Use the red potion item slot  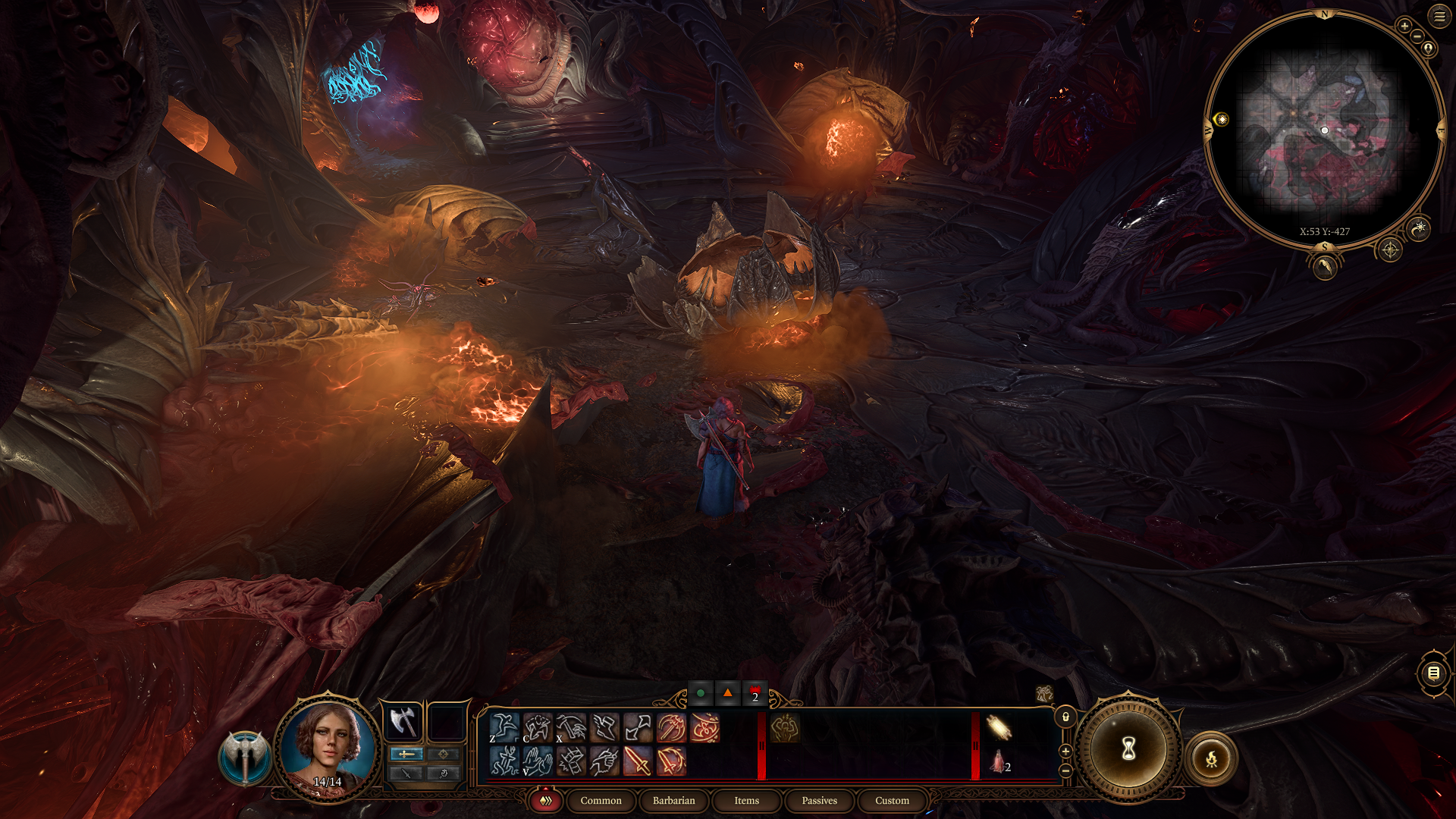coord(998,761)
